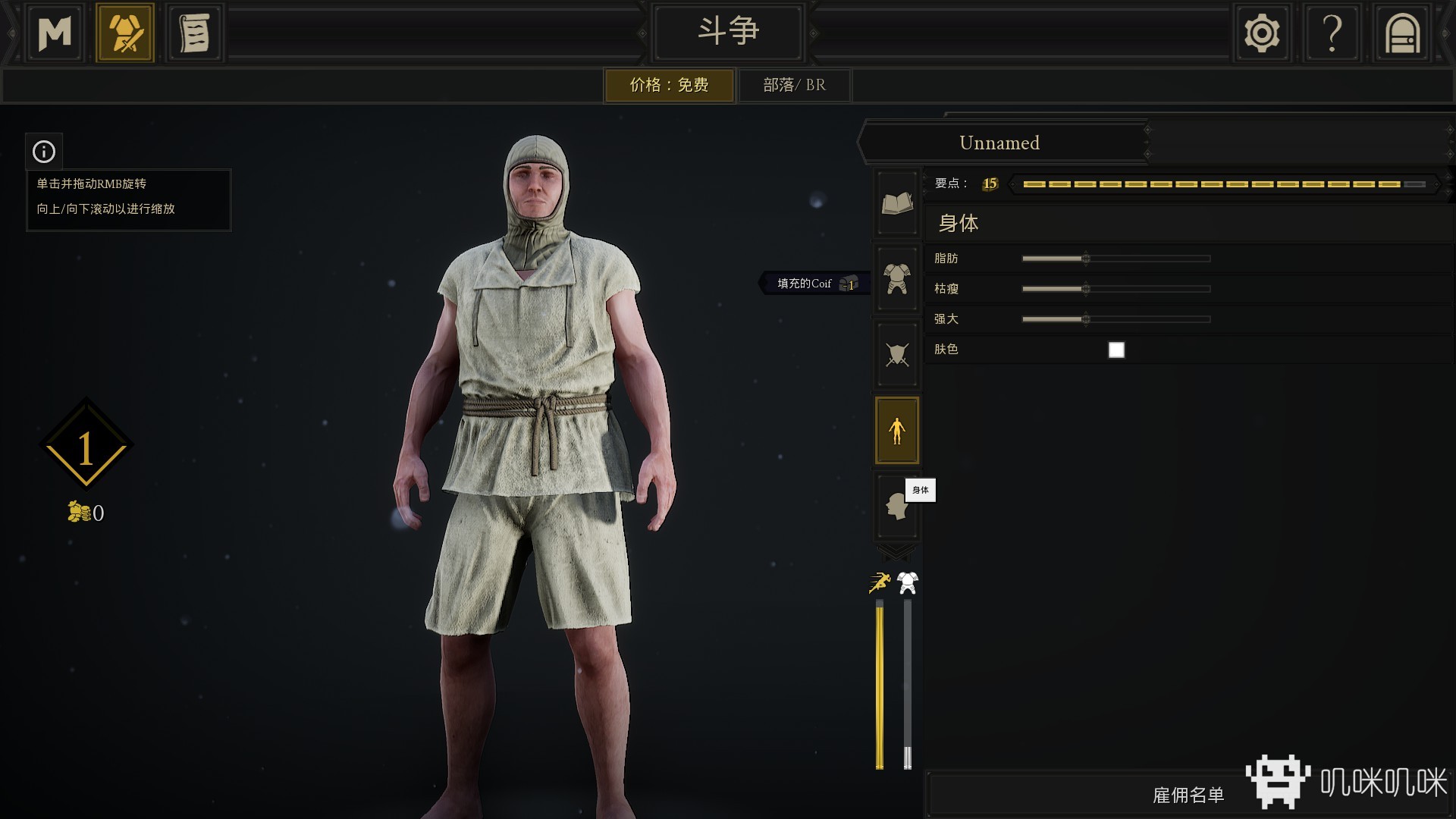Edit the Unnamed loadout name

pyautogui.click(x=999, y=143)
